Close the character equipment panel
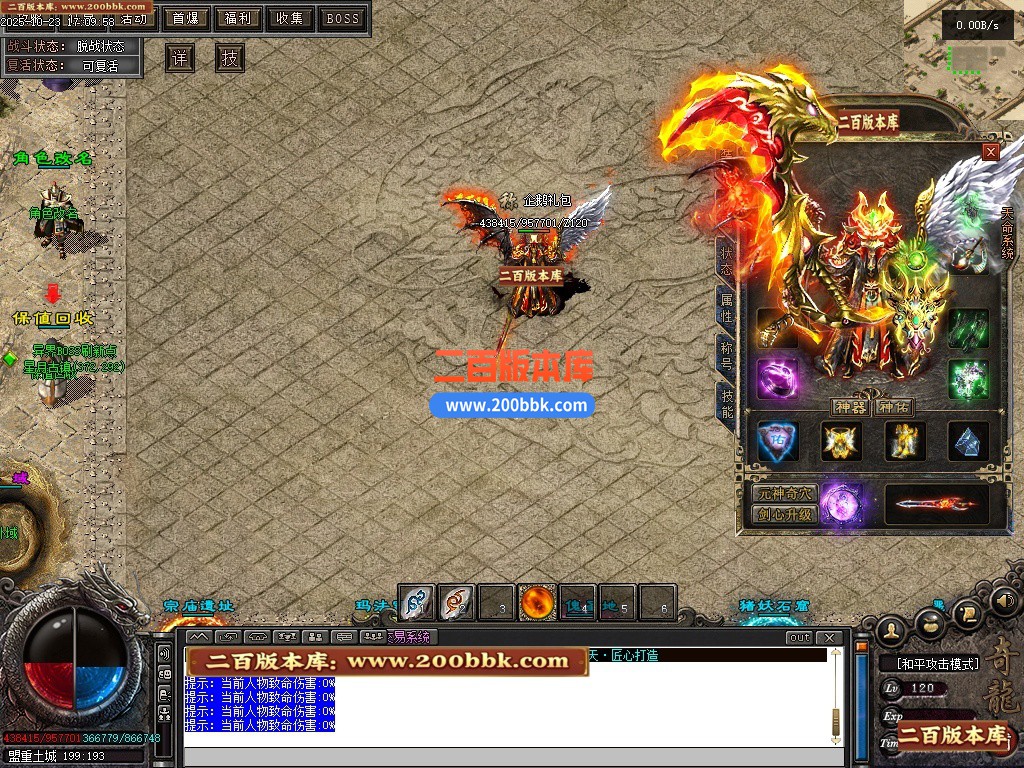Screen dimensions: 1024x768 point(991,152)
